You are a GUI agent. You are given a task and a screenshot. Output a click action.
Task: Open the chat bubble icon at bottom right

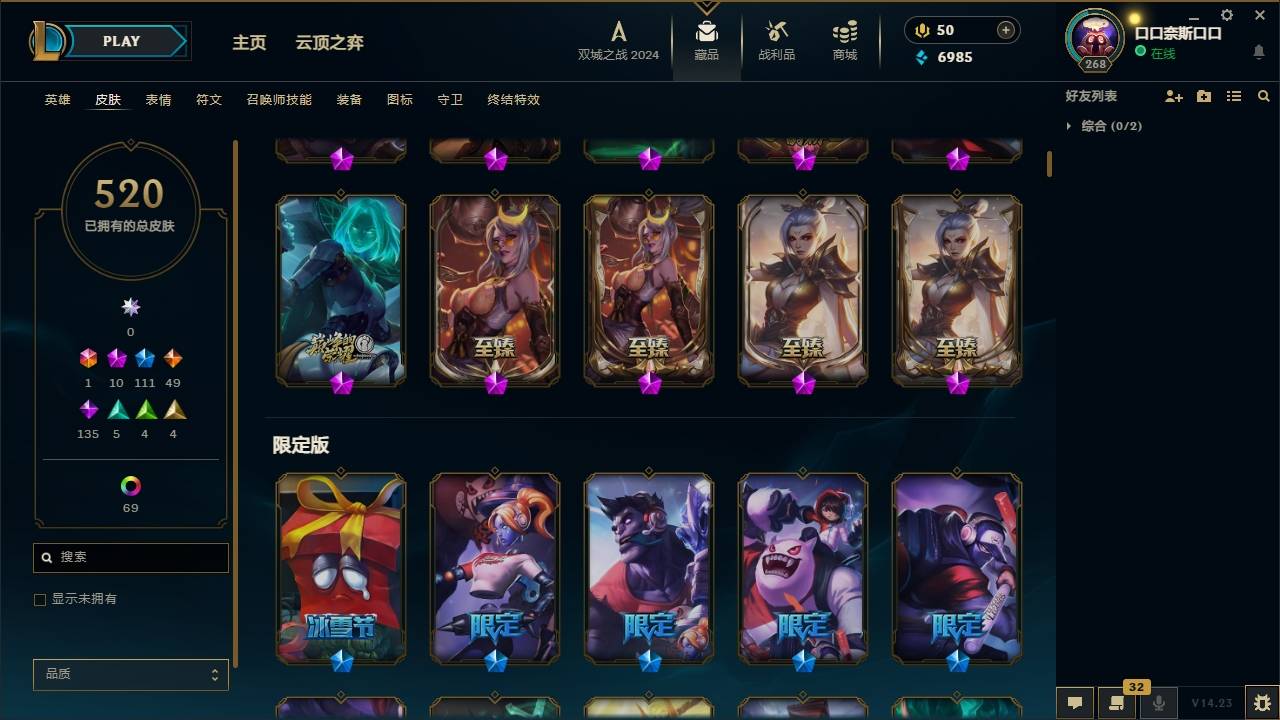pyautogui.click(x=1075, y=704)
